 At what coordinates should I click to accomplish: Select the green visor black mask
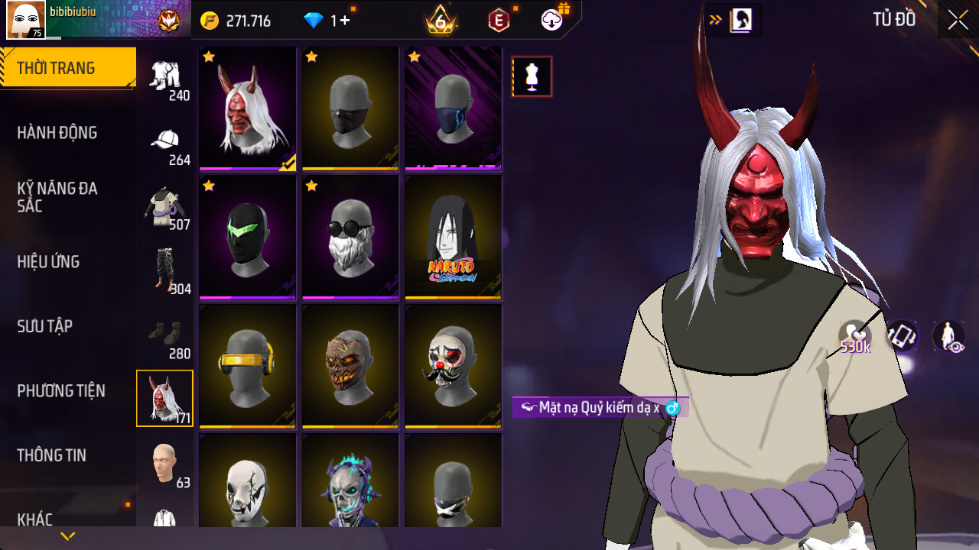click(247, 237)
